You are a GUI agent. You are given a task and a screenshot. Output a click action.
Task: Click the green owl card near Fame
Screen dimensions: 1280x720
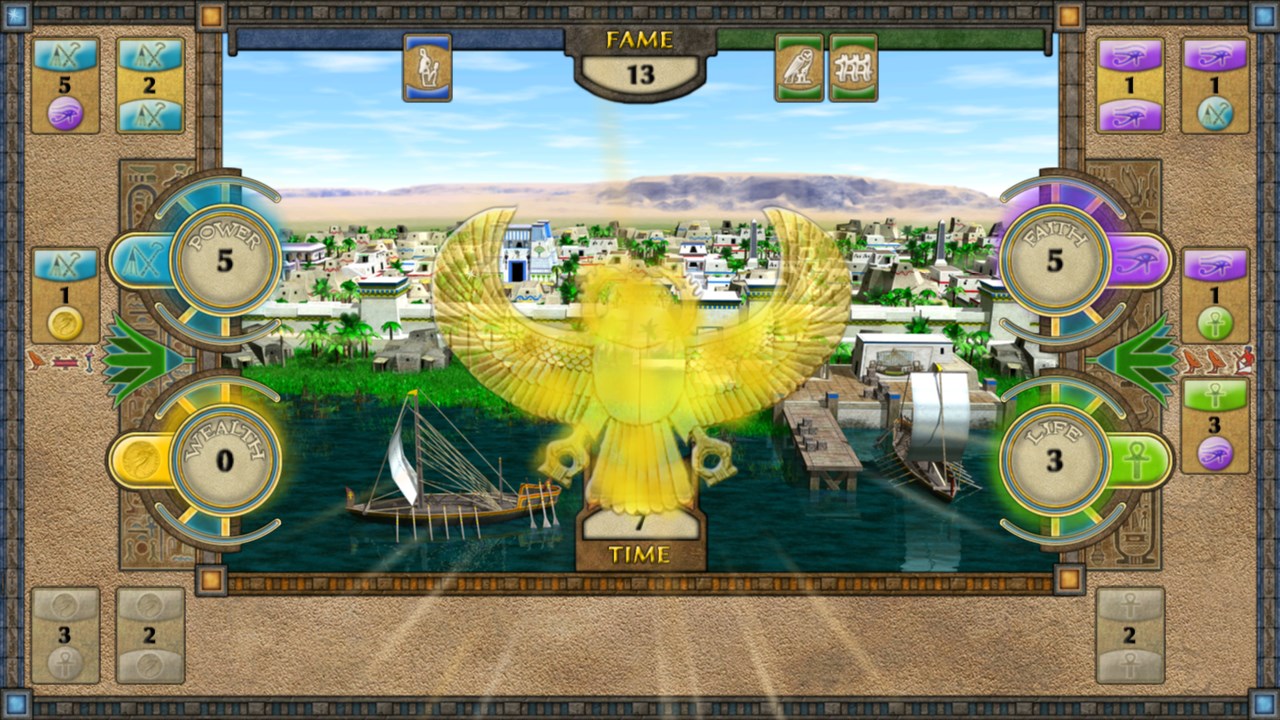click(800, 67)
